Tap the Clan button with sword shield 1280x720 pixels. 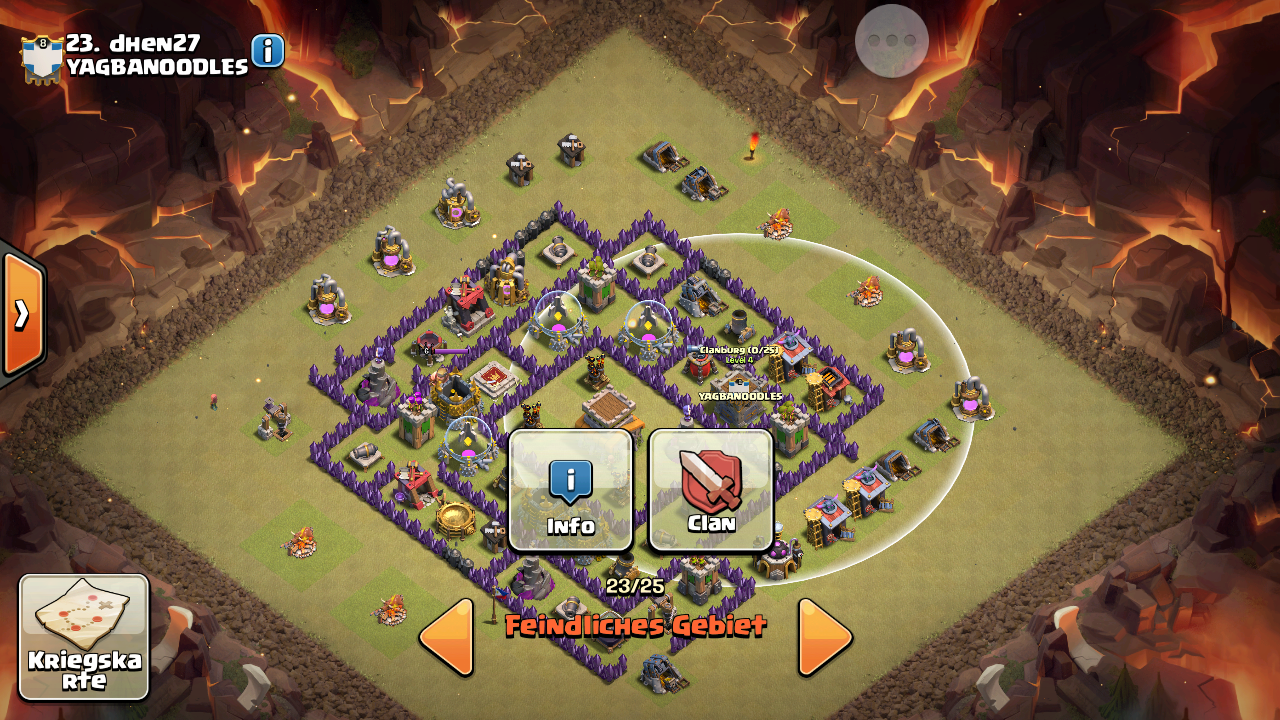[x=711, y=490]
